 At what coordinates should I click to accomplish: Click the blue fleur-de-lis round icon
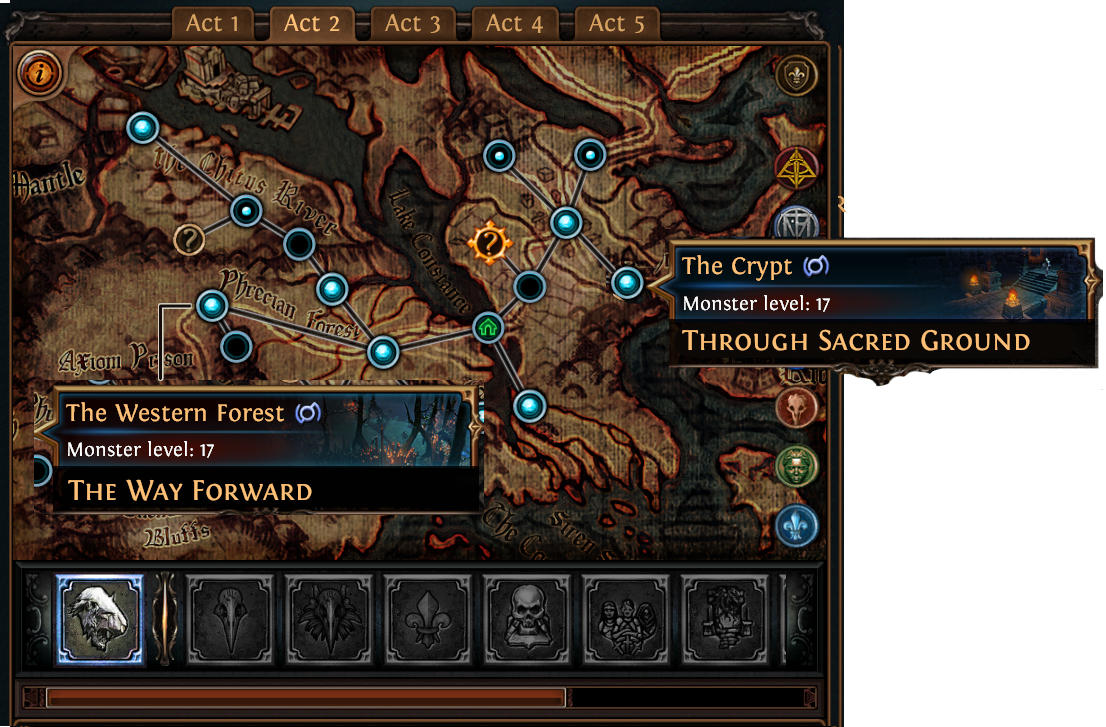tap(796, 525)
